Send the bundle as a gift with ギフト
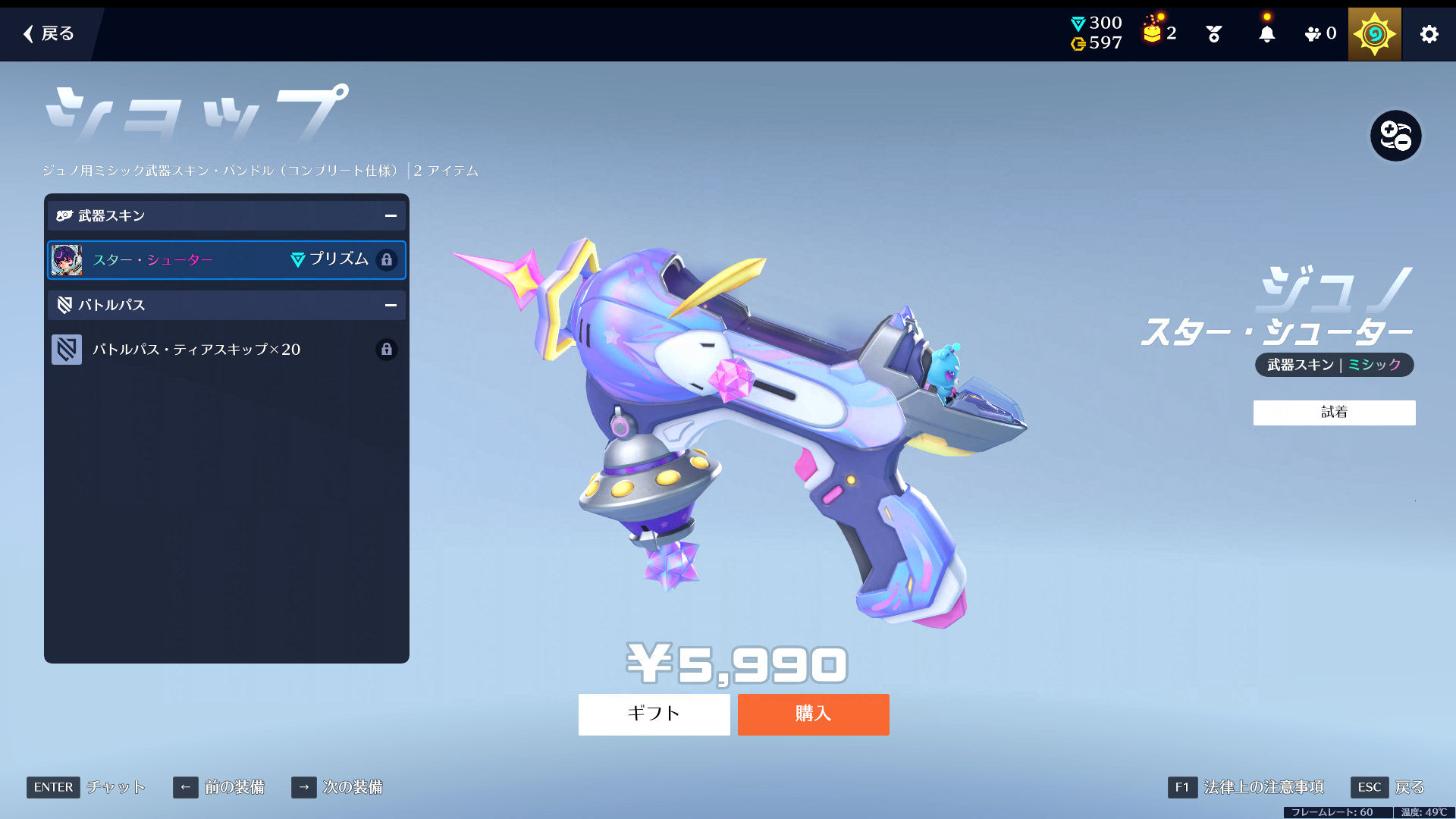1456x819 pixels. point(654,714)
